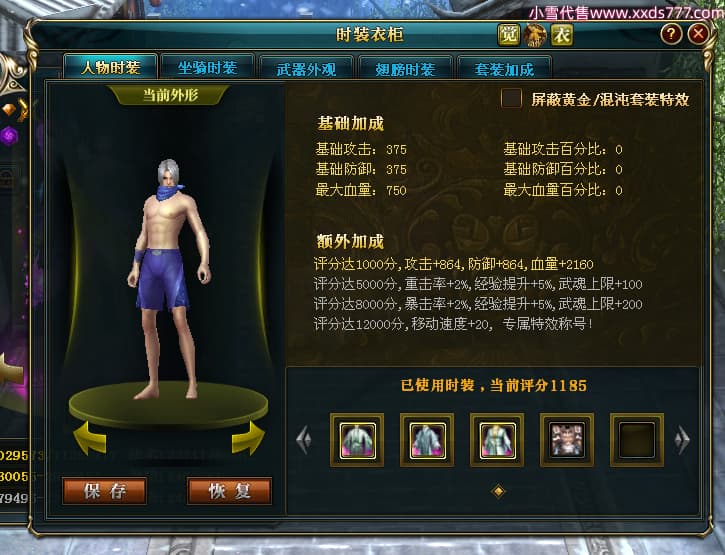
Task: Save the outfit with 保存 button
Action: [x=104, y=491]
